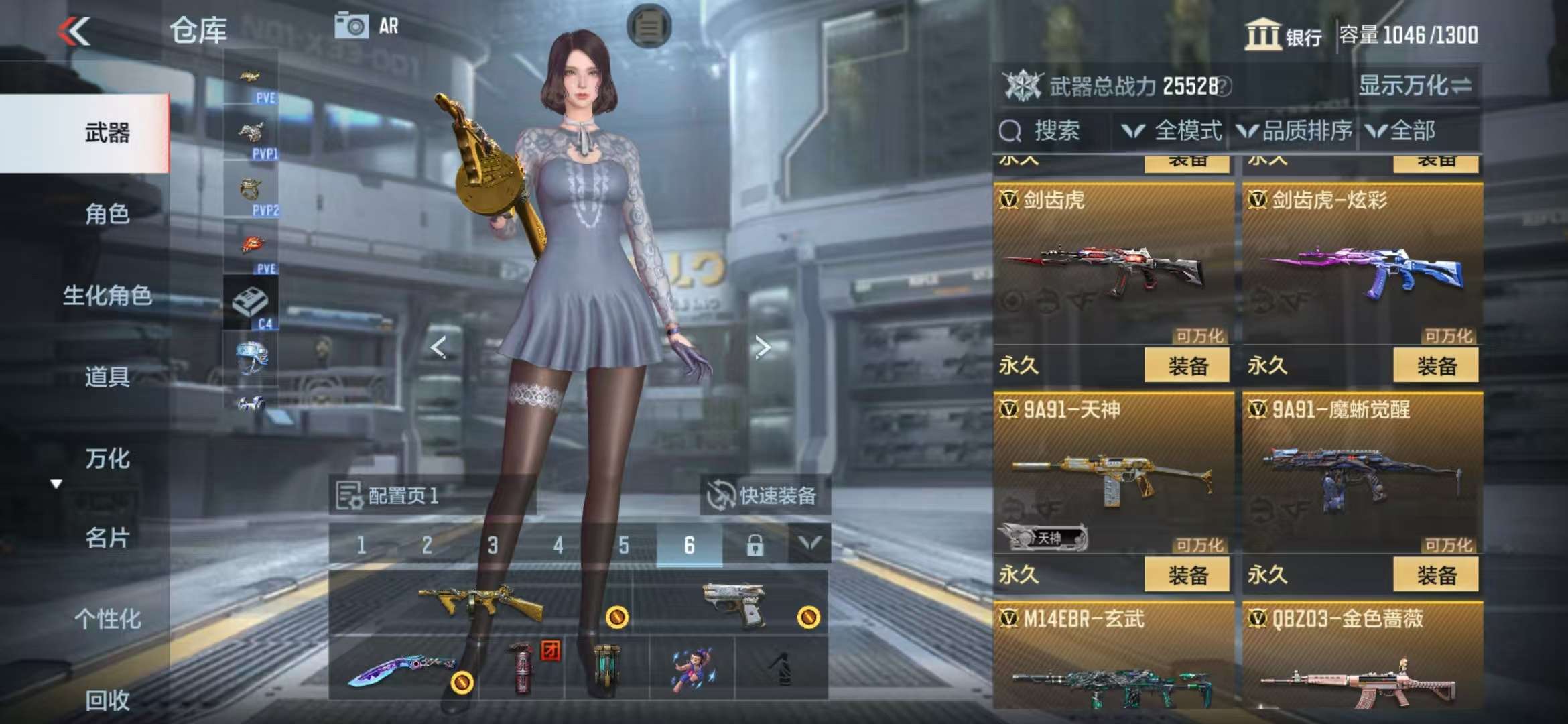Screen dimensions: 1568x724
Task: Open the 品质排序 sort dropdown
Action: [x=1295, y=131]
